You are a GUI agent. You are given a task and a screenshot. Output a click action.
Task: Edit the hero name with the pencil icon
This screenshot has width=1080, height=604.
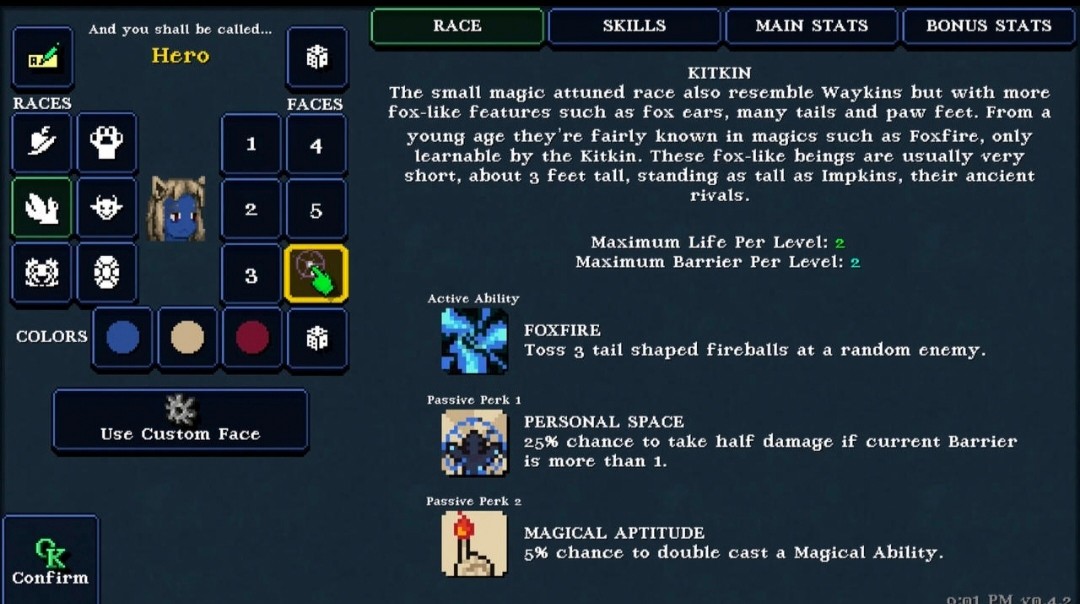coord(42,58)
